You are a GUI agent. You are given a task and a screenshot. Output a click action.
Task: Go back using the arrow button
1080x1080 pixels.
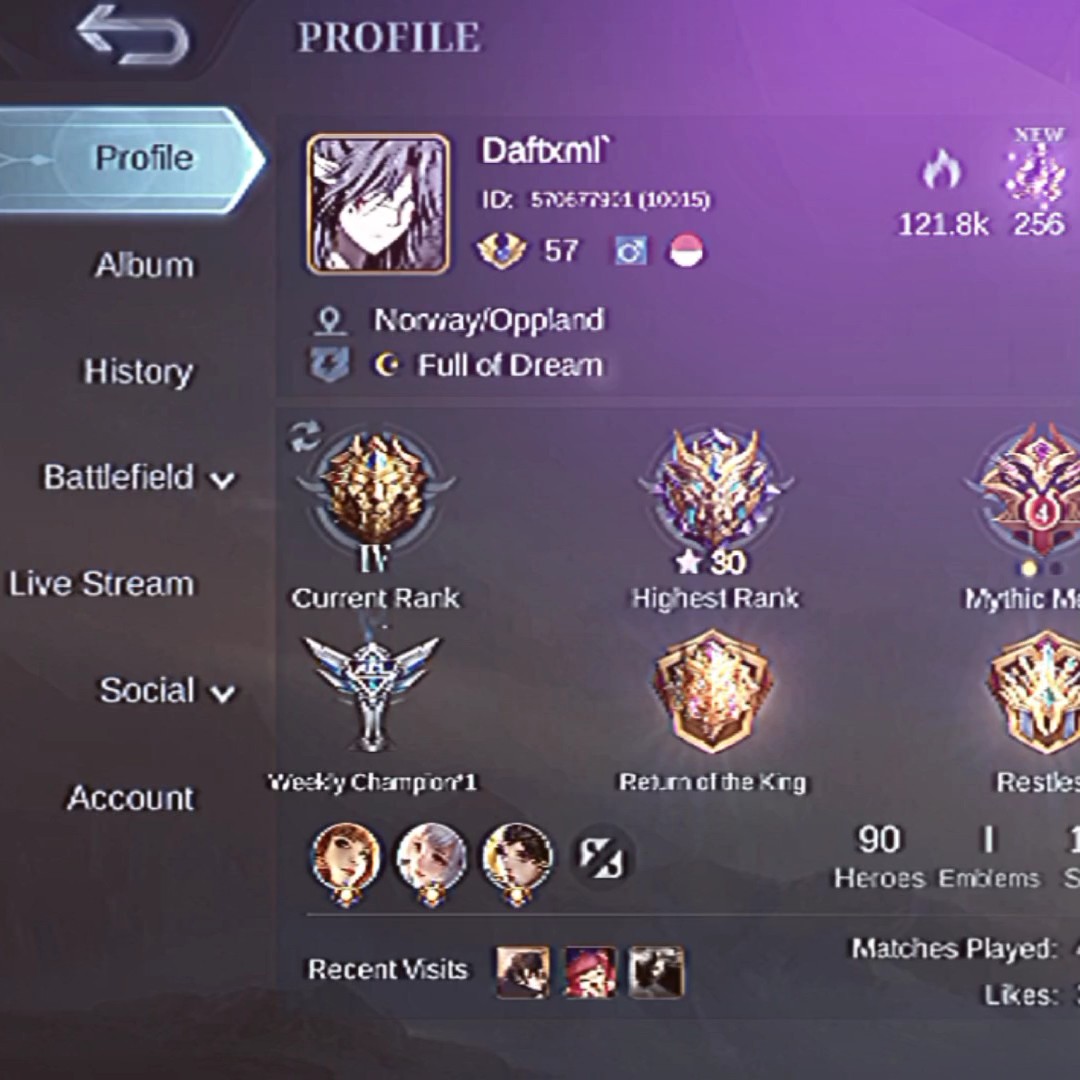[132, 37]
